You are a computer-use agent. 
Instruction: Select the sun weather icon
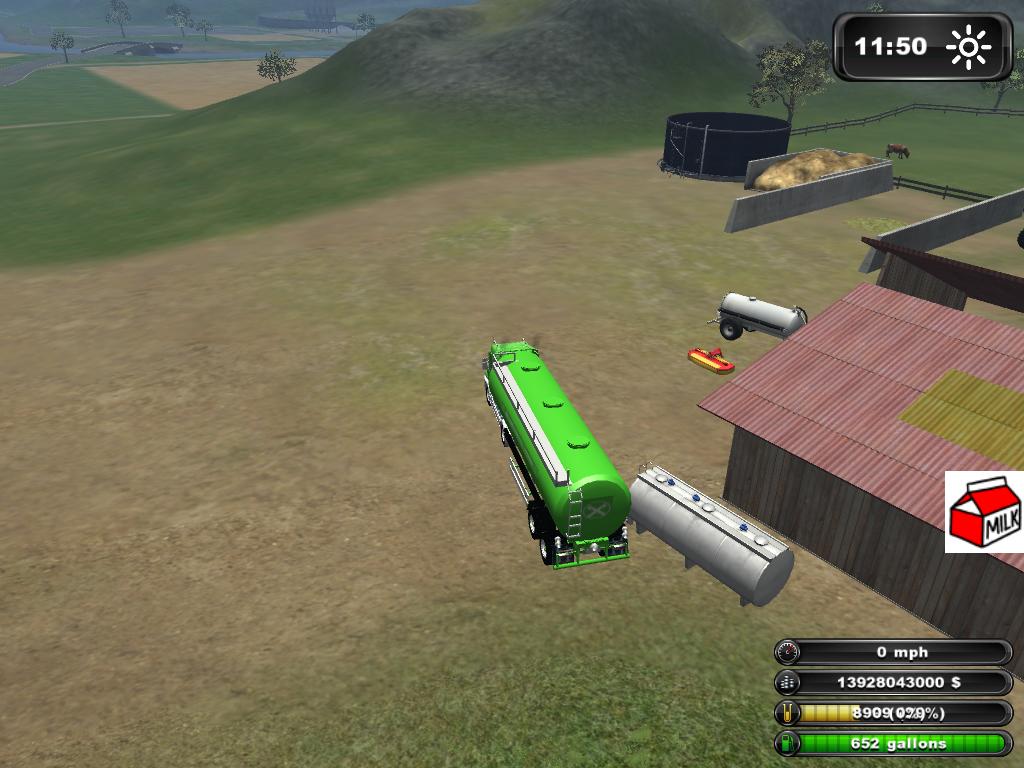967,47
